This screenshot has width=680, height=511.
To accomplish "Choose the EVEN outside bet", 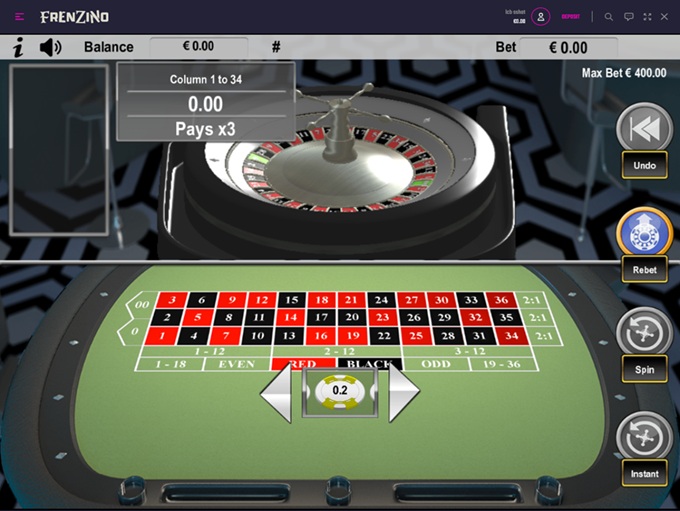I will [235, 364].
